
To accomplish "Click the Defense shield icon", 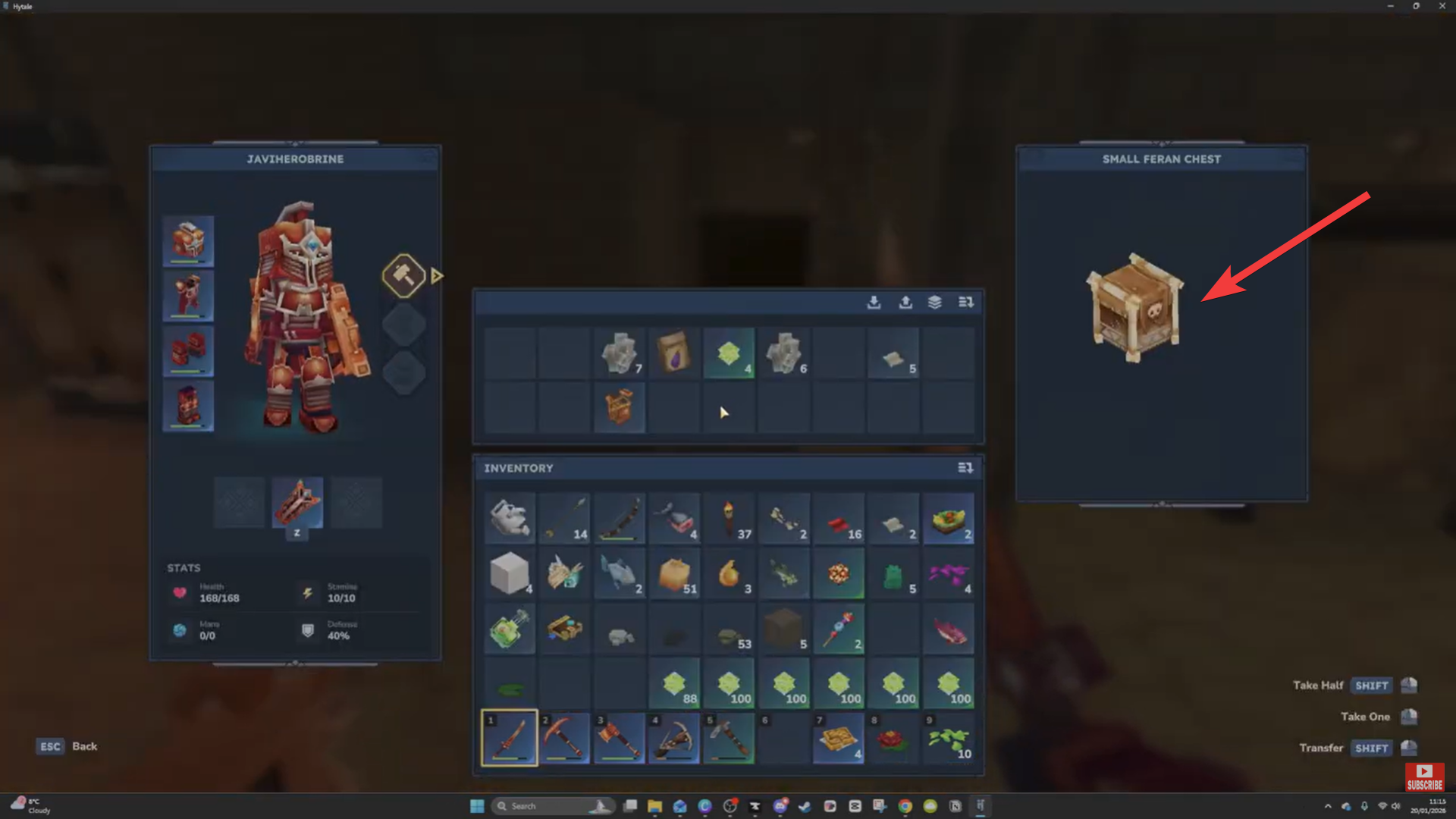I will 307,631.
